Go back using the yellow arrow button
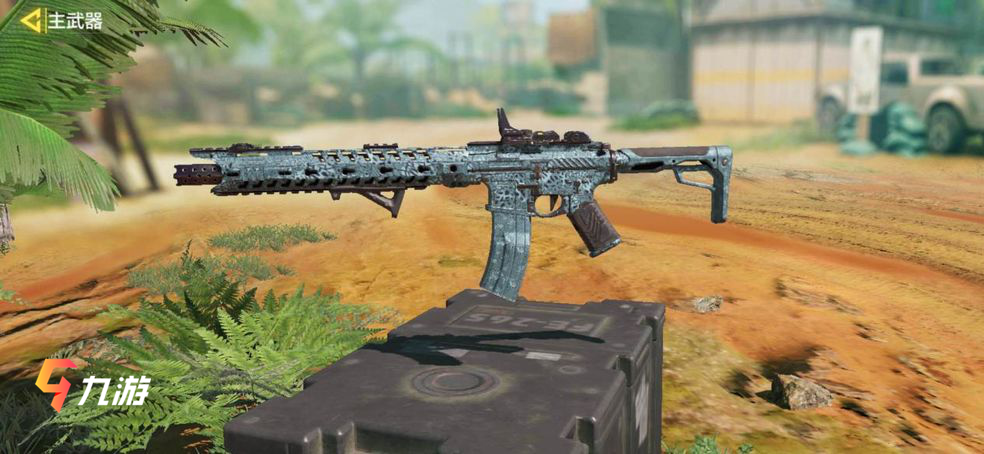Image resolution: width=984 pixels, height=454 pixels. (32, 20)
